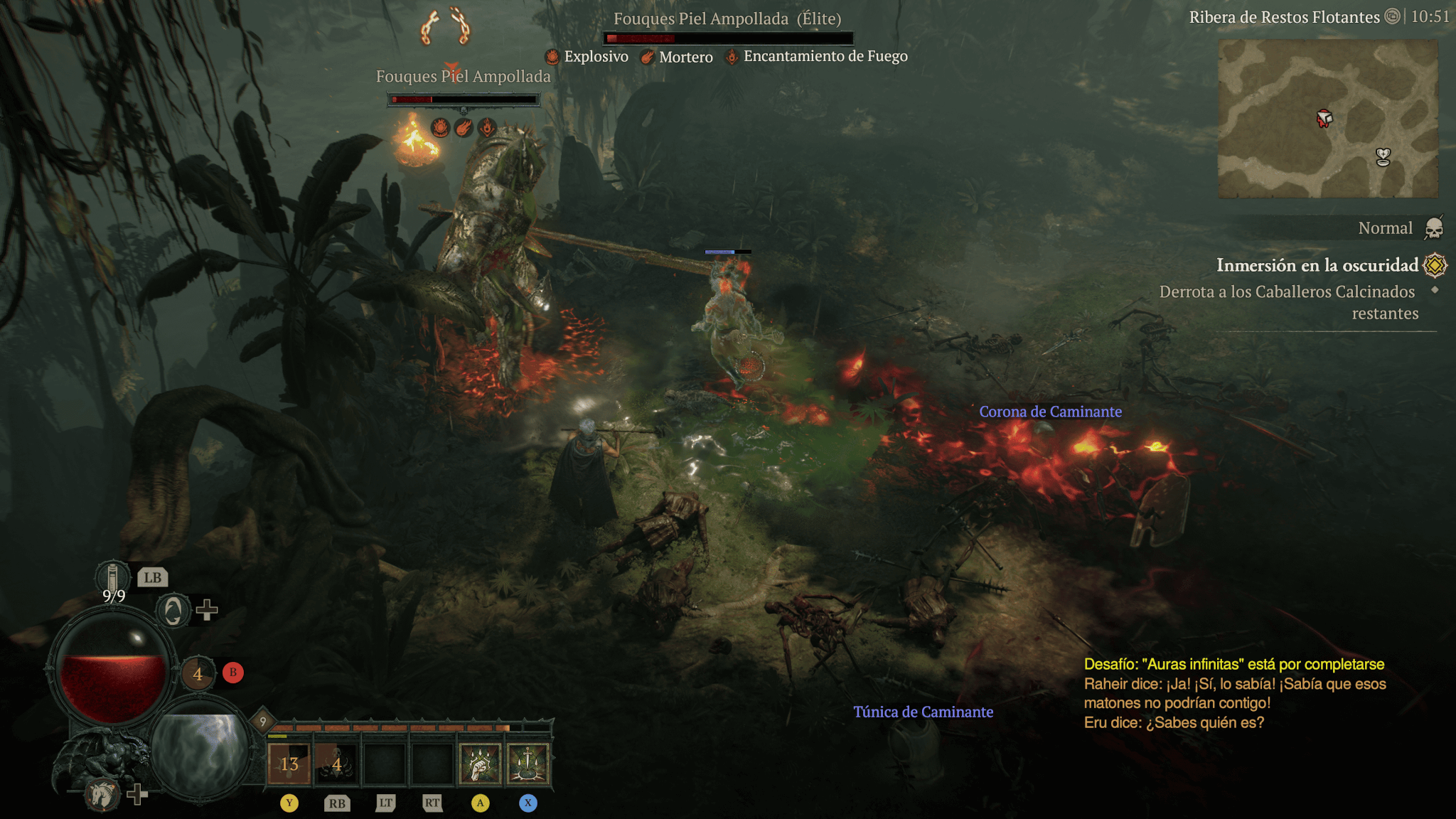Screen dimensions: 1456x819
Task: Activate the clawed fist skill
Action: click(x=480, y=764)
